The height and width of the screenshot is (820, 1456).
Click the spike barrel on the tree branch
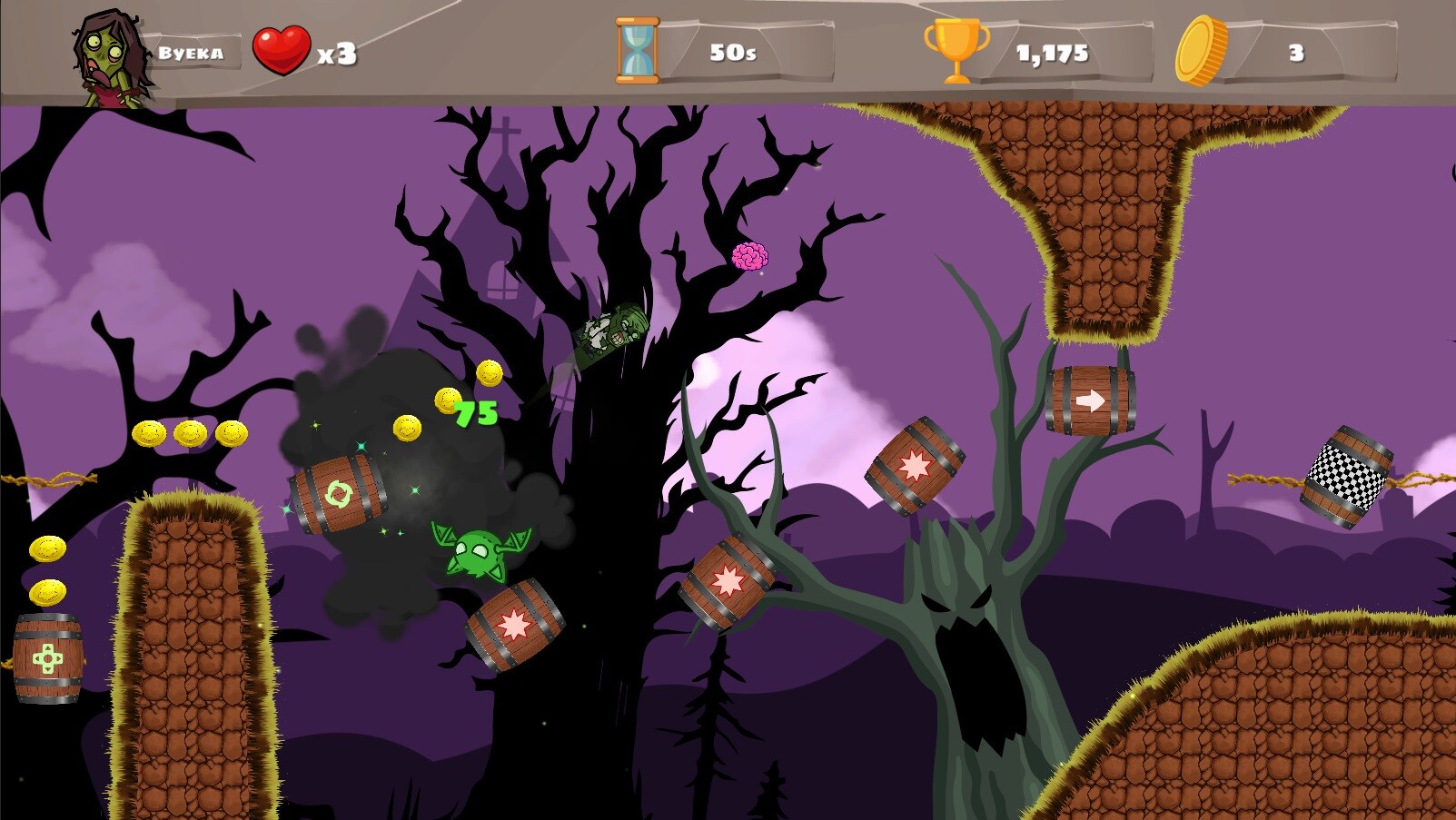pos(727,579)
